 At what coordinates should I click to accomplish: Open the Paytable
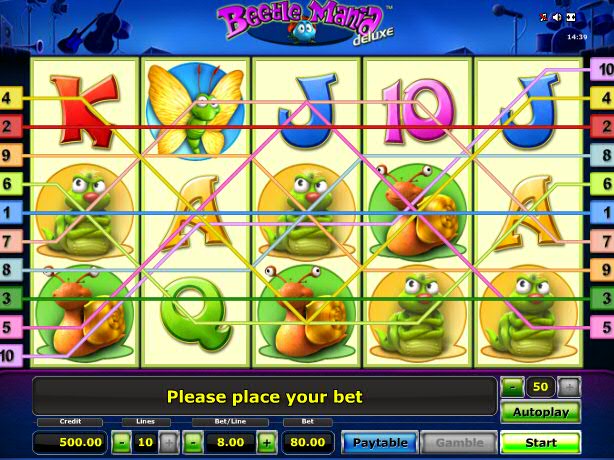379,442
